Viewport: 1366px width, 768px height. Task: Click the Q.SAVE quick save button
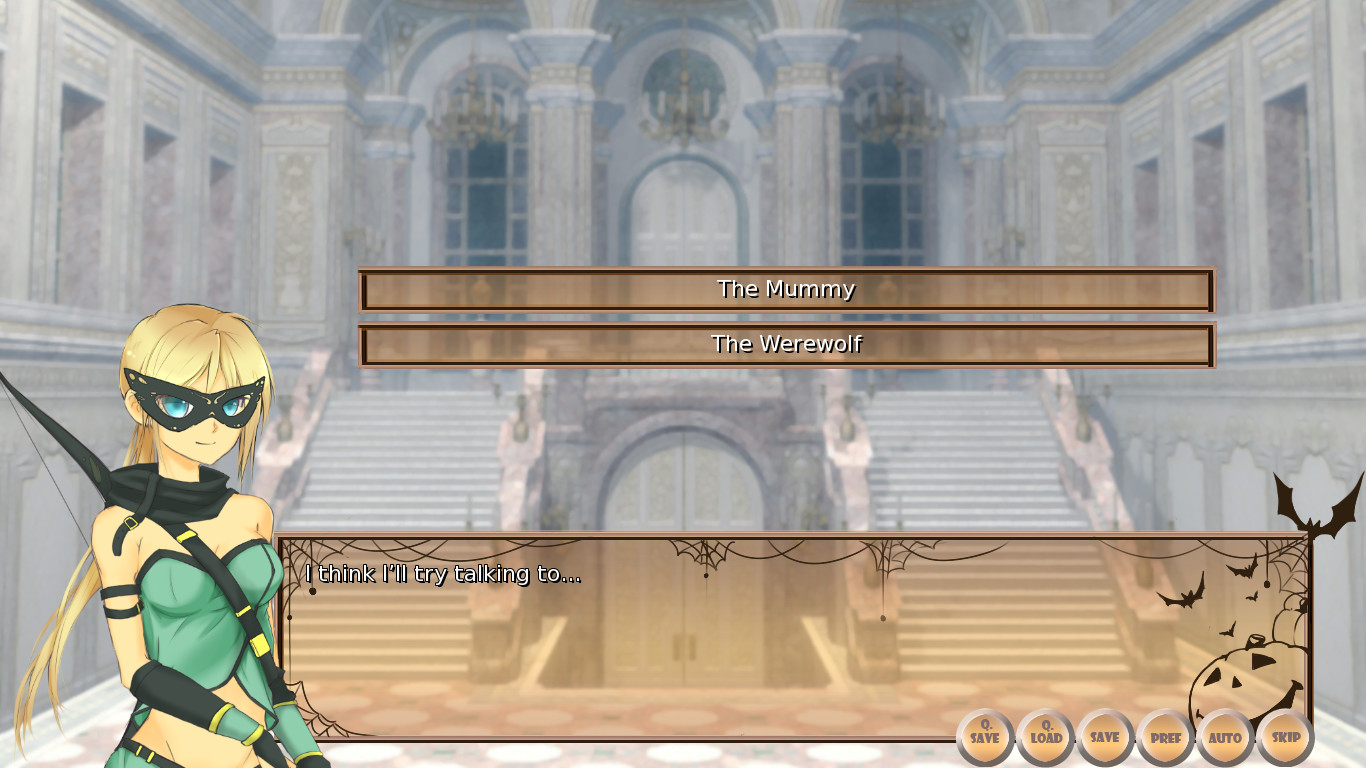tap(984, 737)
